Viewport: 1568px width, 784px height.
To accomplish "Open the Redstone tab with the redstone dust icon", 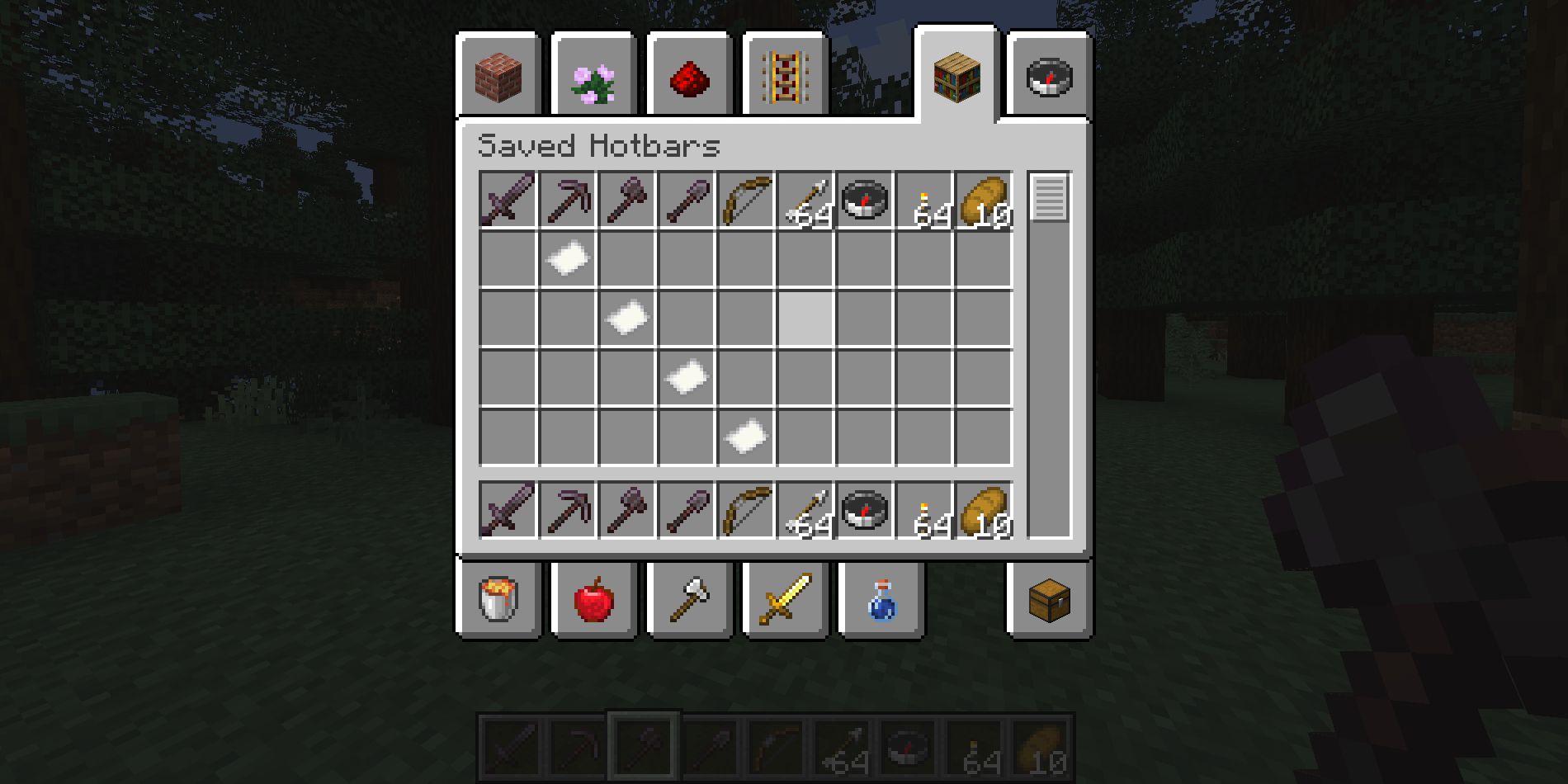I will [692, 74].
